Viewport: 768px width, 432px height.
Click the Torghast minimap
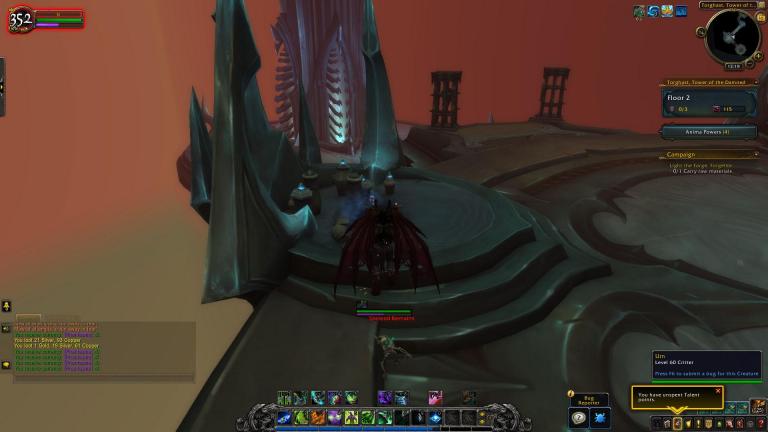(731, 35)
